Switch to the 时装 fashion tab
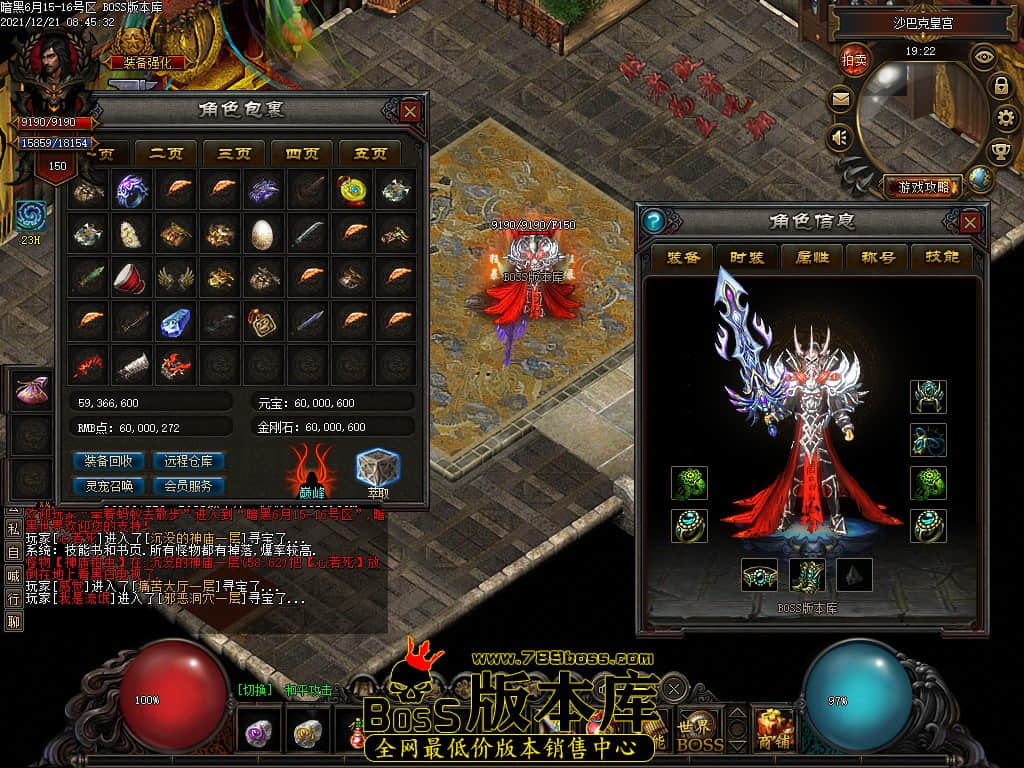1024x768 pixels. click(748, 257)
